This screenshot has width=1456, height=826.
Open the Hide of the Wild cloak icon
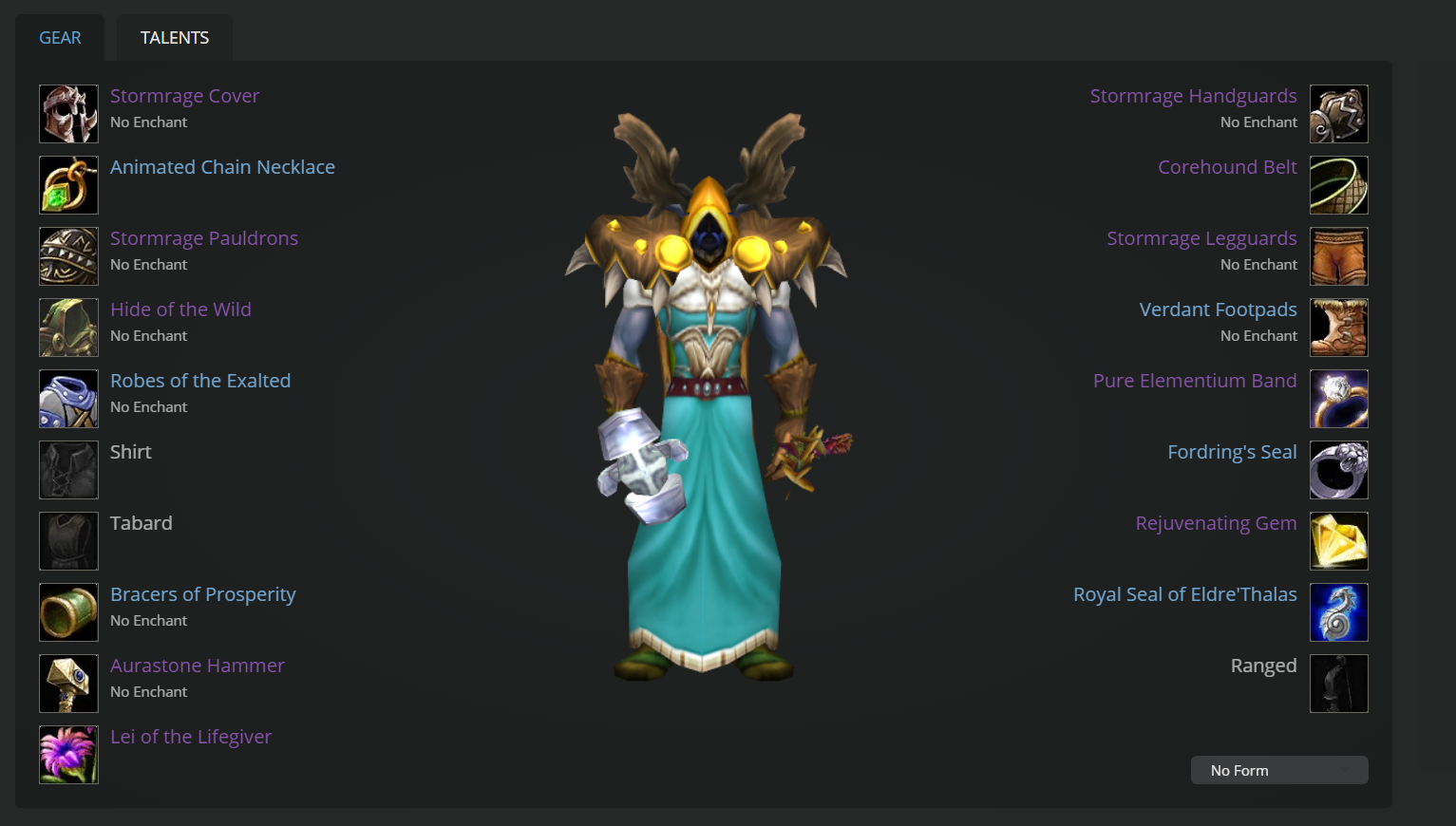[x=67, y=327]
